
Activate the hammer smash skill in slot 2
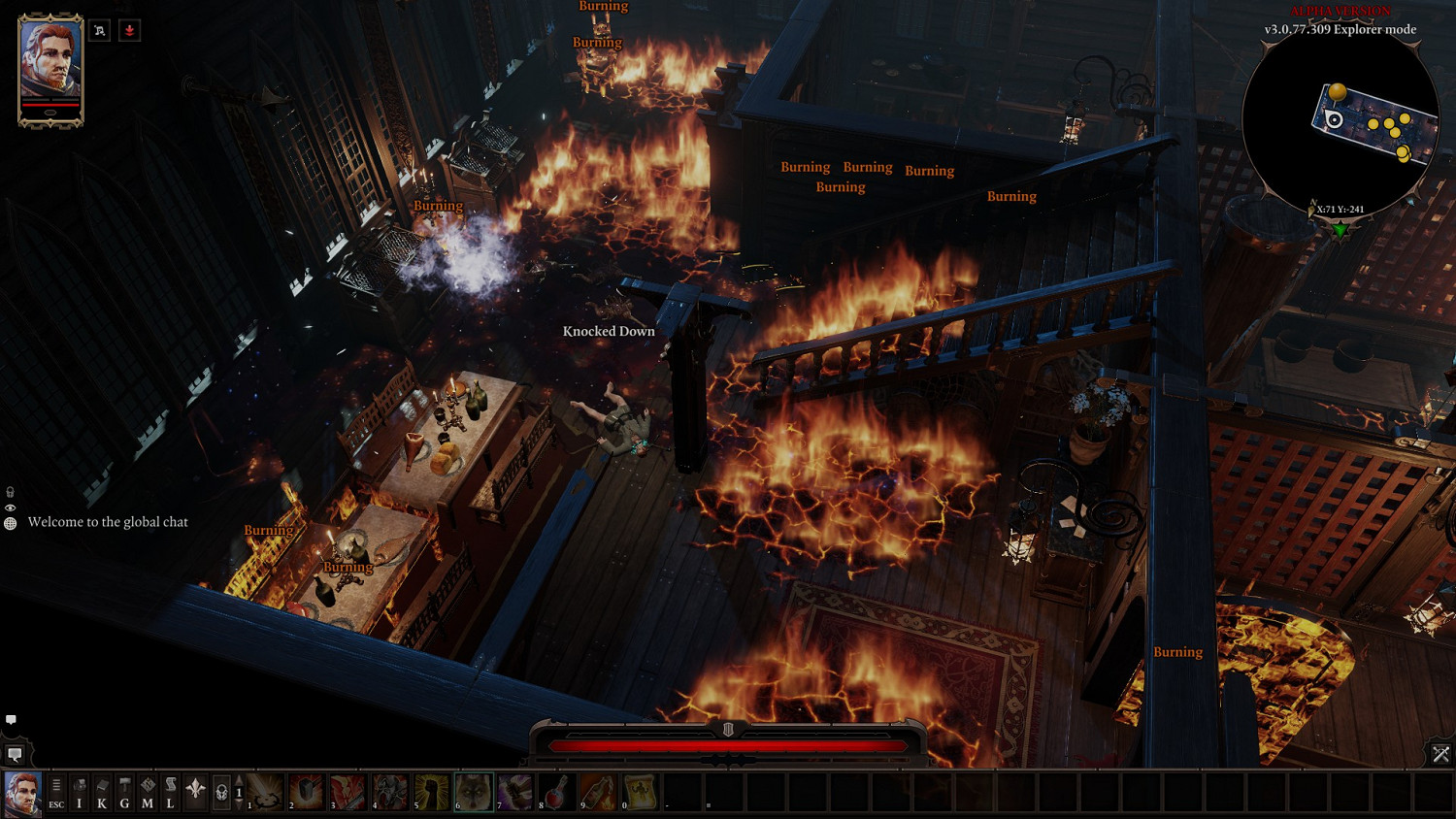point(307,791)
